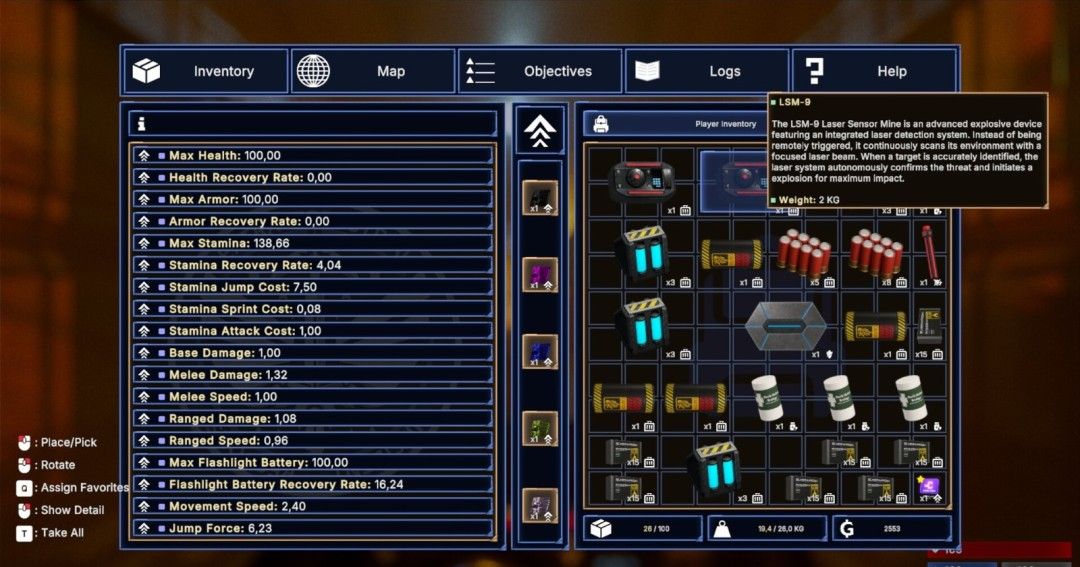Open the Logs tab
Image resolution: width=1080 pixels, height=567 pixels.
pyautogui.click(x=707, y=71)
